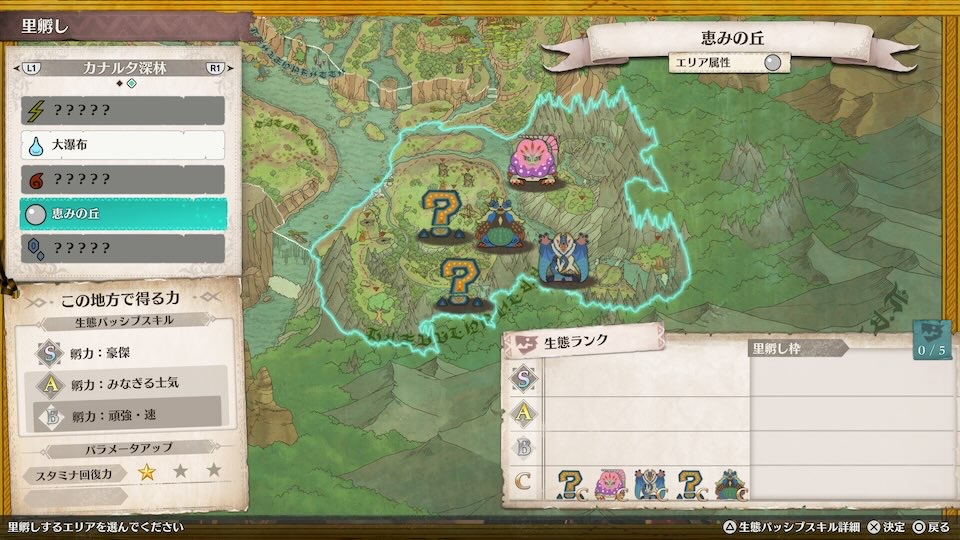Screen dimensions: 960x540
Task: Click the pink monster marker on the map
Action: [x=533, y=162]
